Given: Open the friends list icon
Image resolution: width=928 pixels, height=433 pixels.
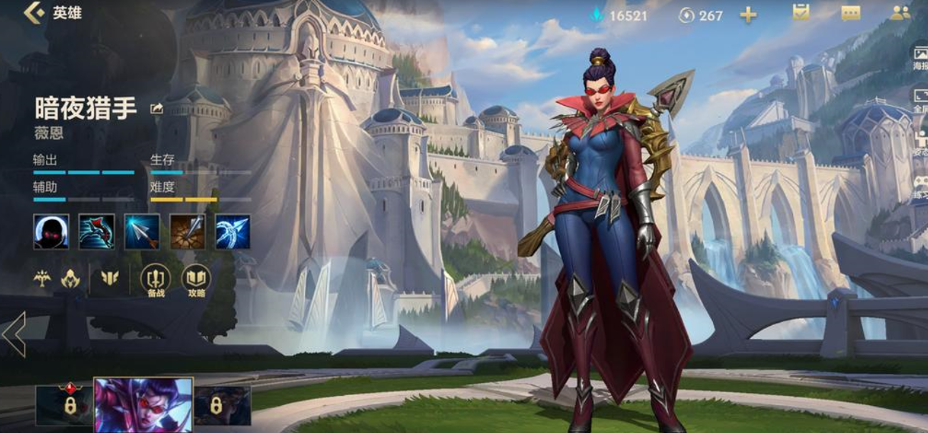Looking at the screenshot, I should pos(901,14).
